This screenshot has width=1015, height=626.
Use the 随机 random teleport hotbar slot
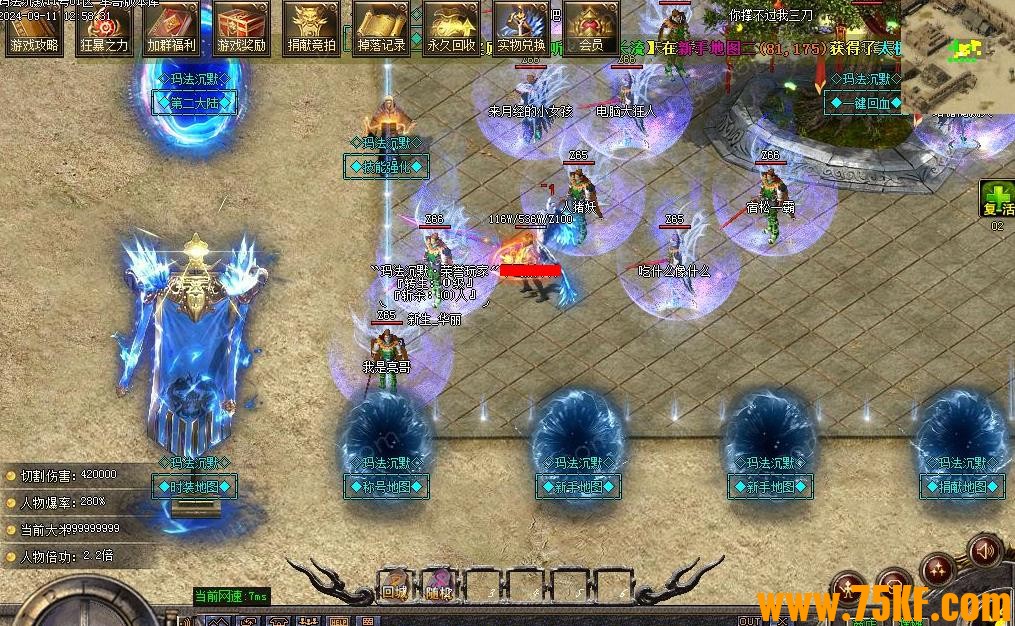coord(437,585)
